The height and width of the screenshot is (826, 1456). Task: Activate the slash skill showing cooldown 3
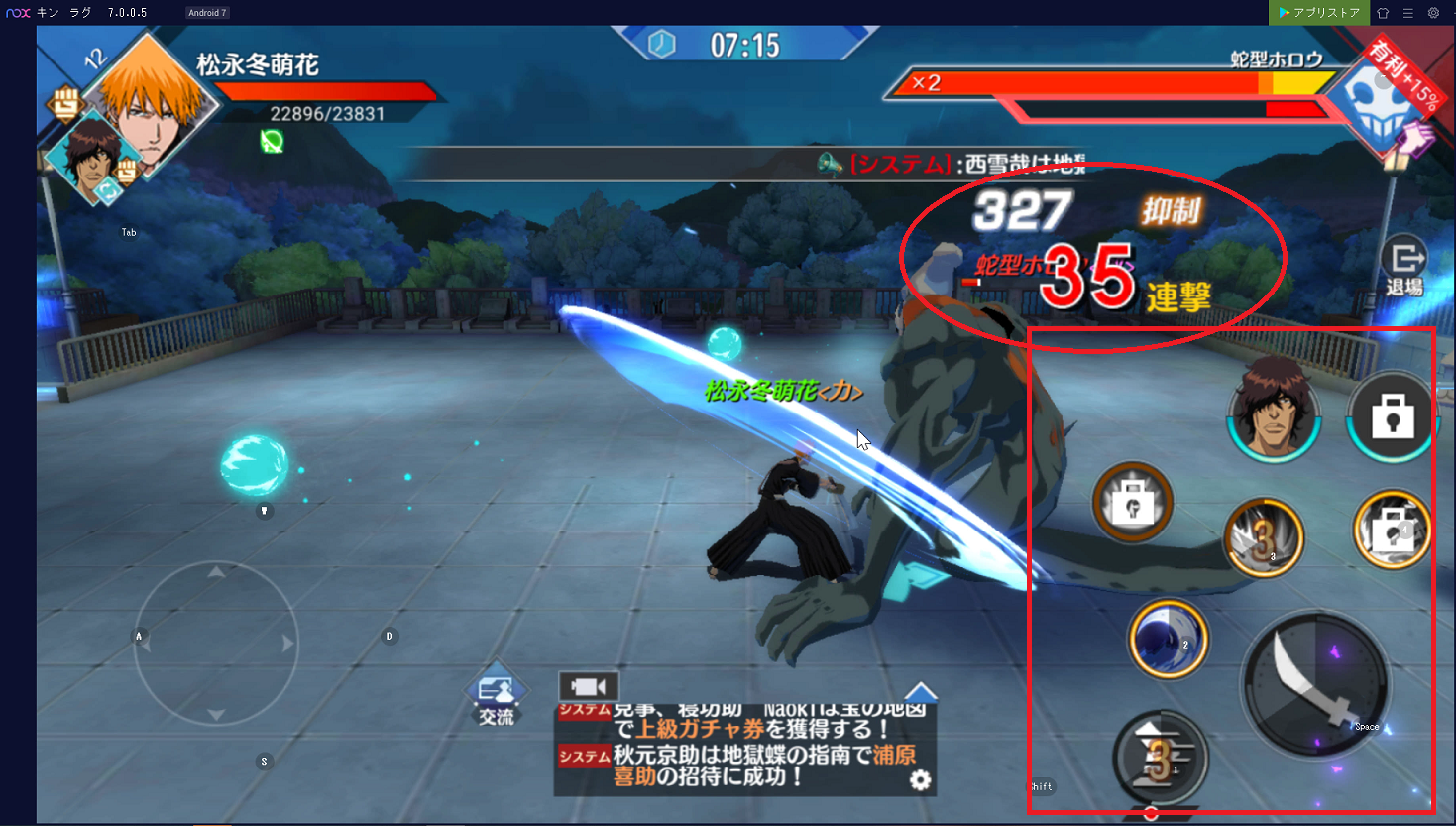pos(1263,537)
